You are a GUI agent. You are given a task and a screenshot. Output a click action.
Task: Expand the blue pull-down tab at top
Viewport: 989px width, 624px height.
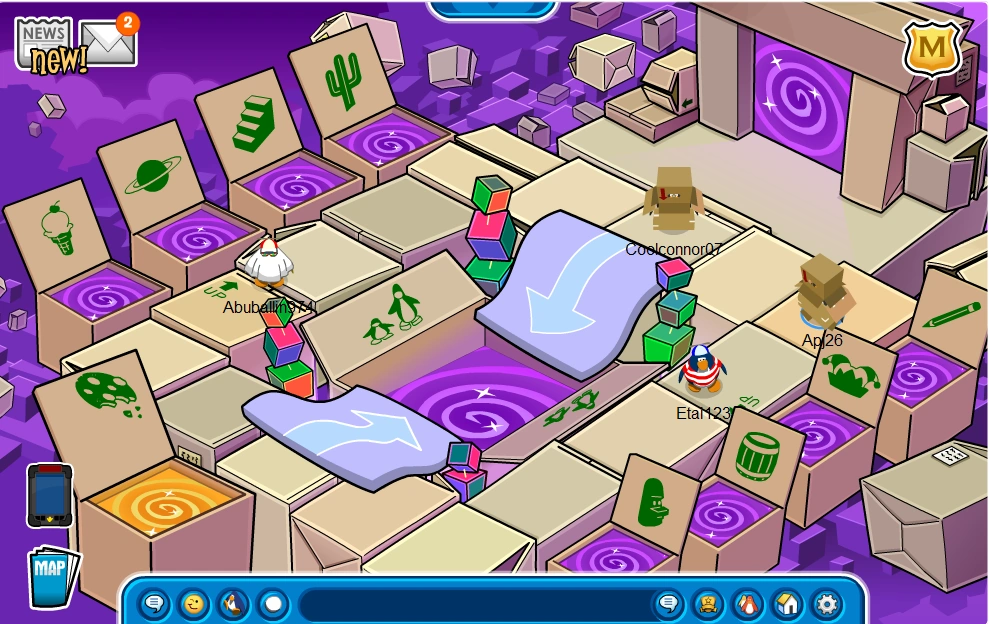[493, 8]
